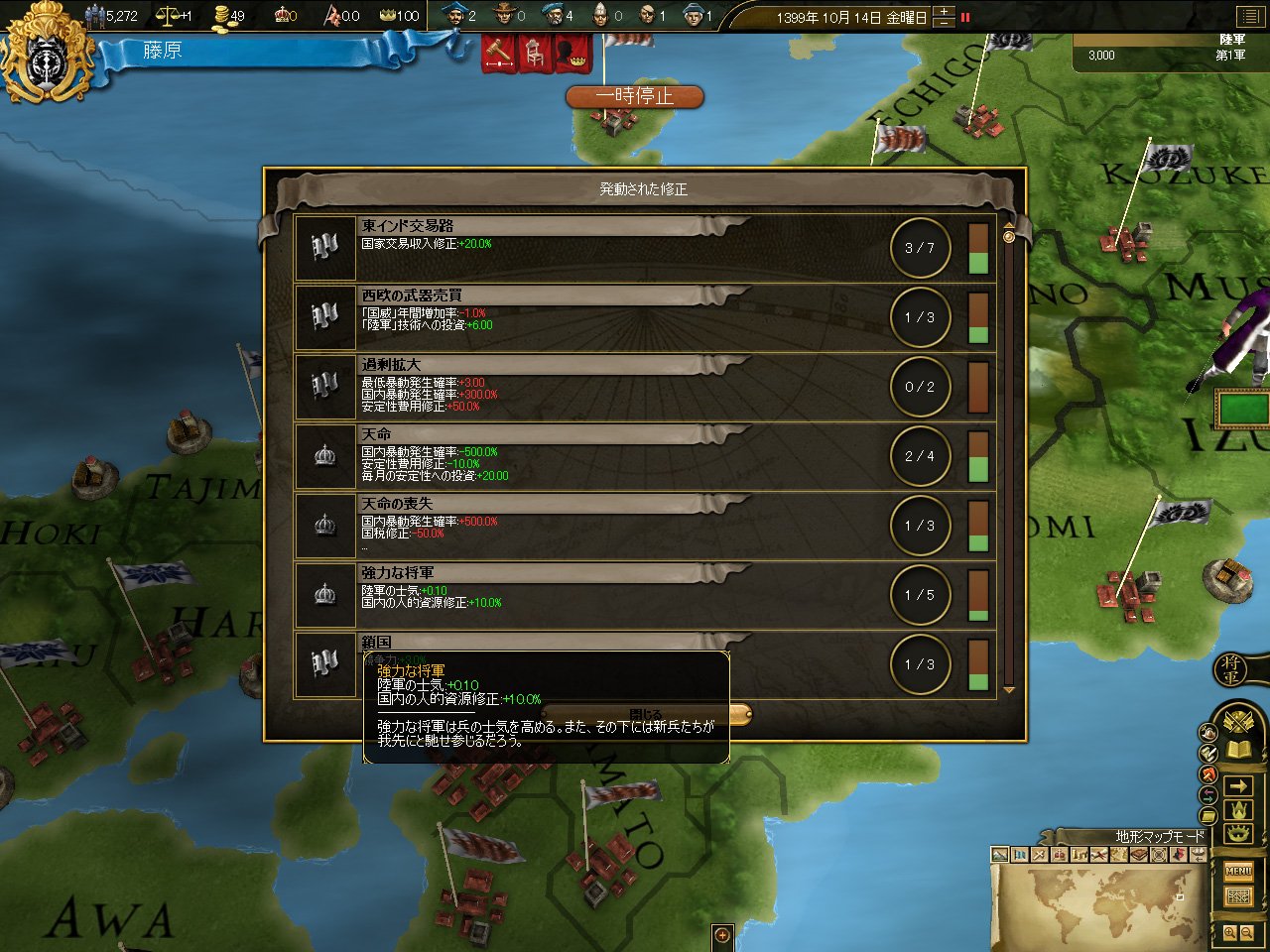
Task: Click the gold arrow button on sidebar
Action: [x=1238, y=786]
